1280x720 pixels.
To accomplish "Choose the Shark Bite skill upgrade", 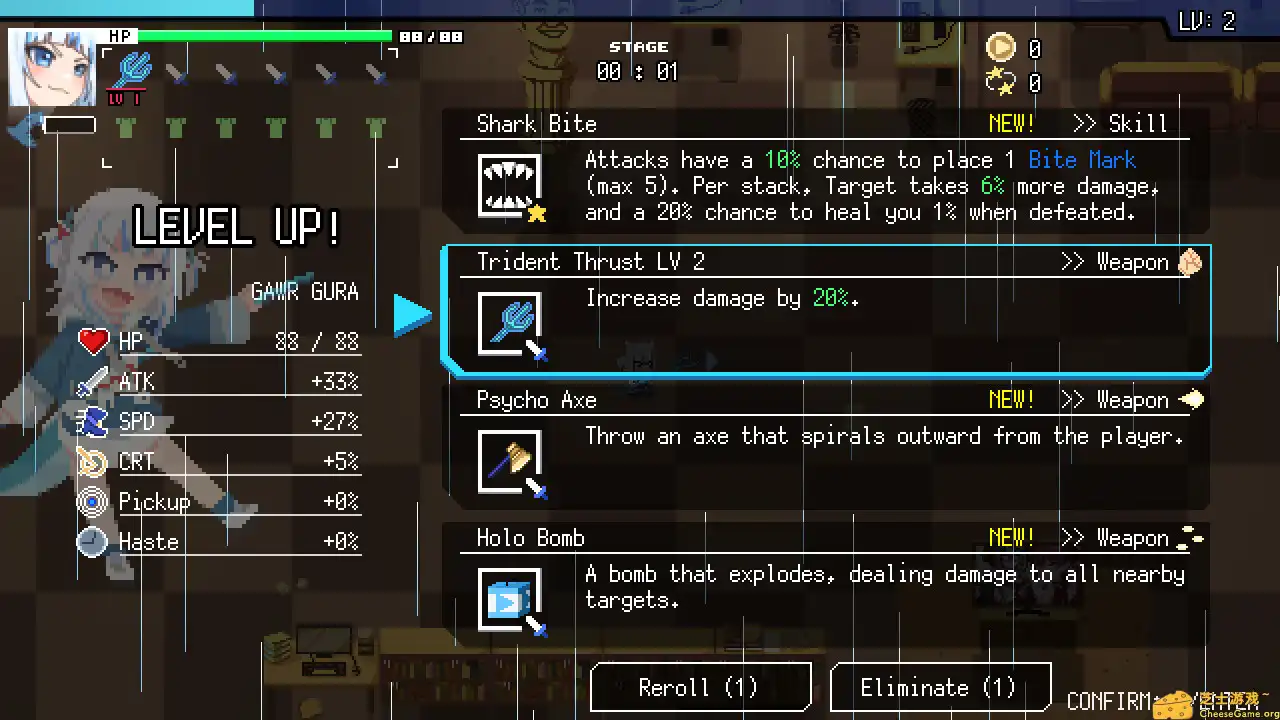I will 826,172.
